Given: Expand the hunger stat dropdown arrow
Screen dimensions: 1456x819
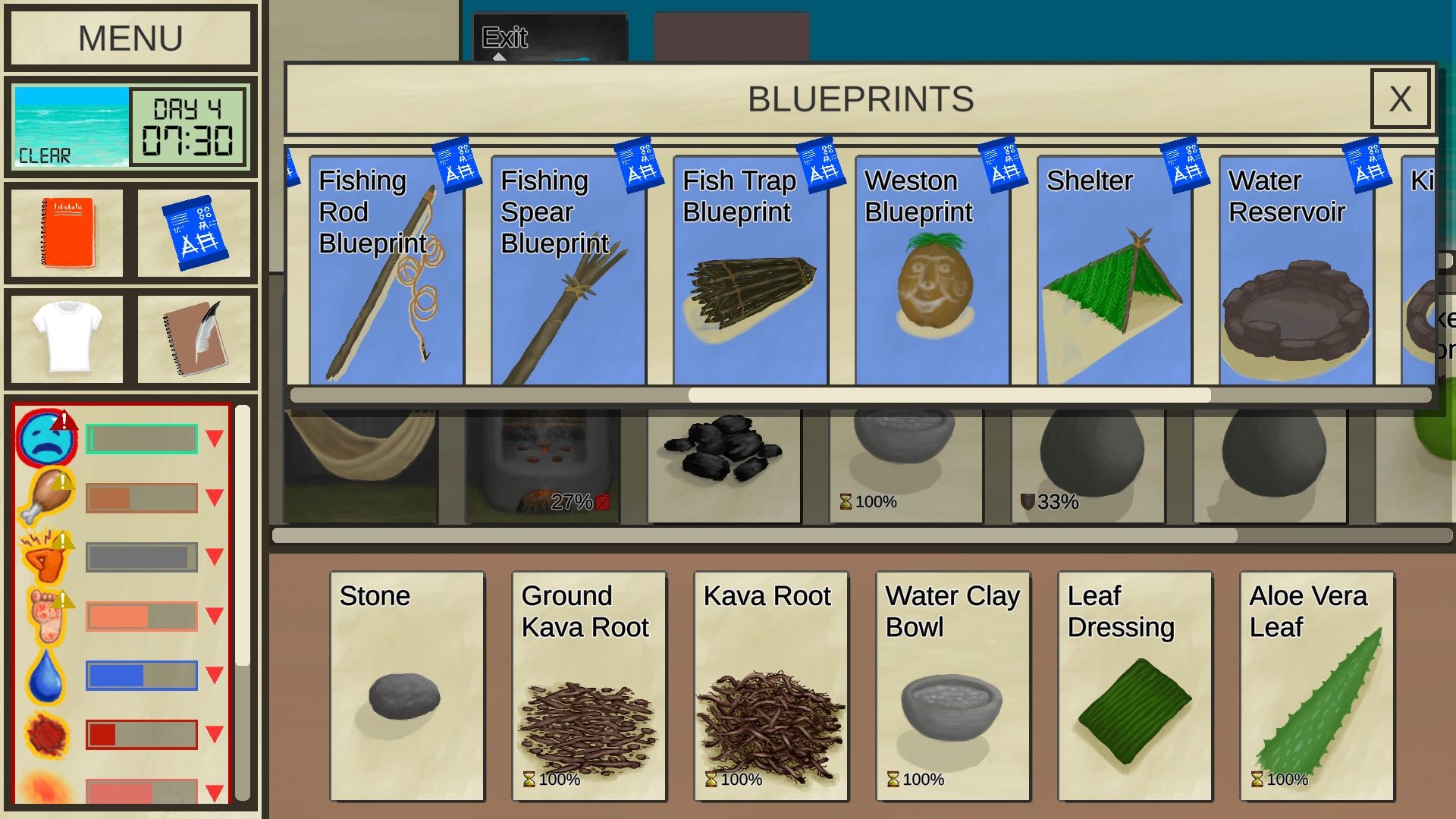Looking at the screenshot, I should [214, 497].
